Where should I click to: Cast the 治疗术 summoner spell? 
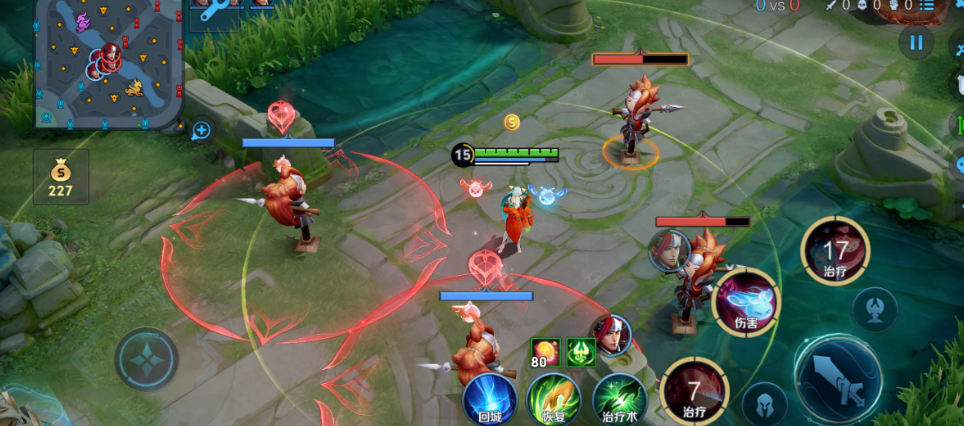(x=618, y=399)
